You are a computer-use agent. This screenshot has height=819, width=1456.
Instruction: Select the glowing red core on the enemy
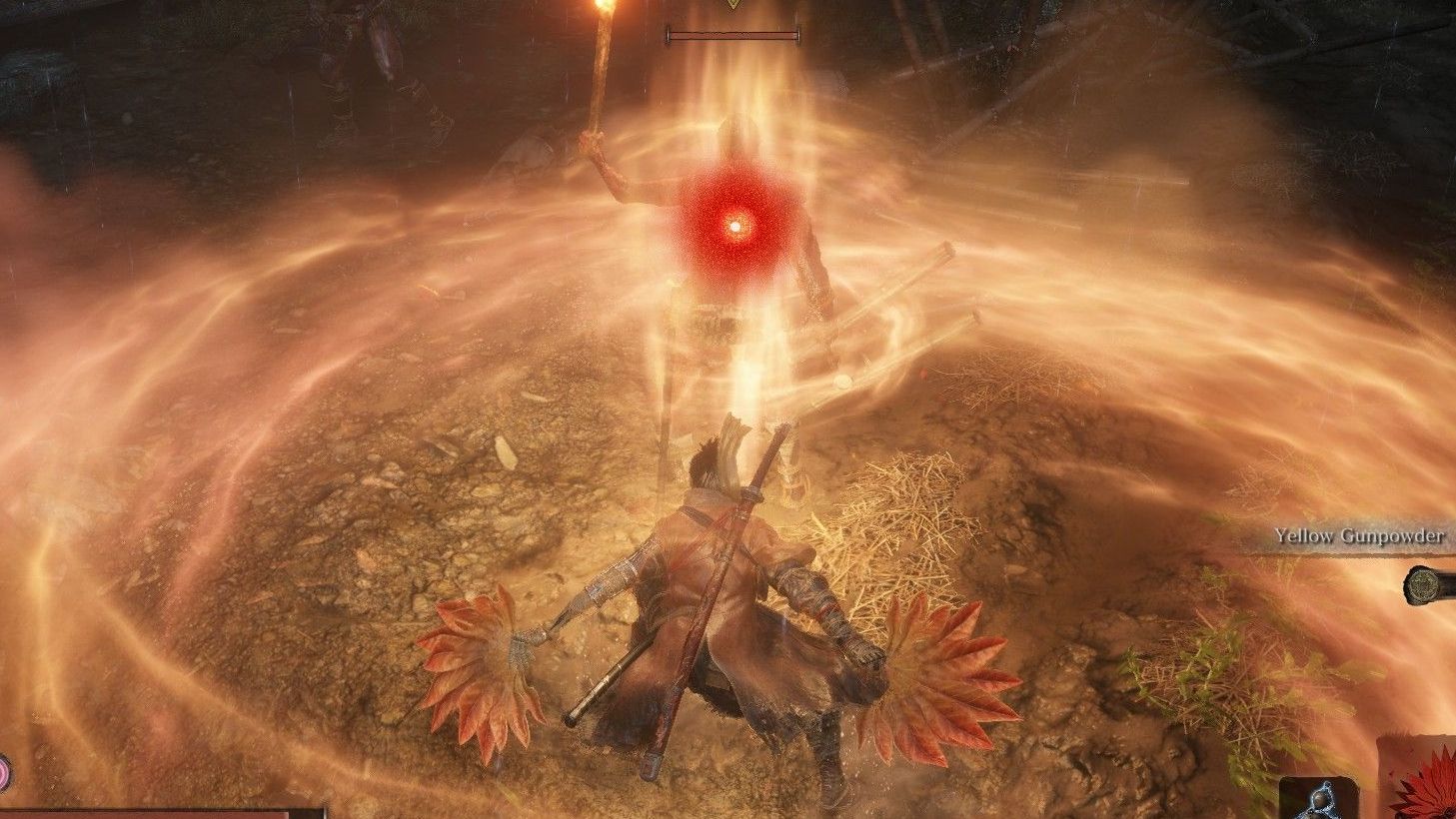pos(737,224)
